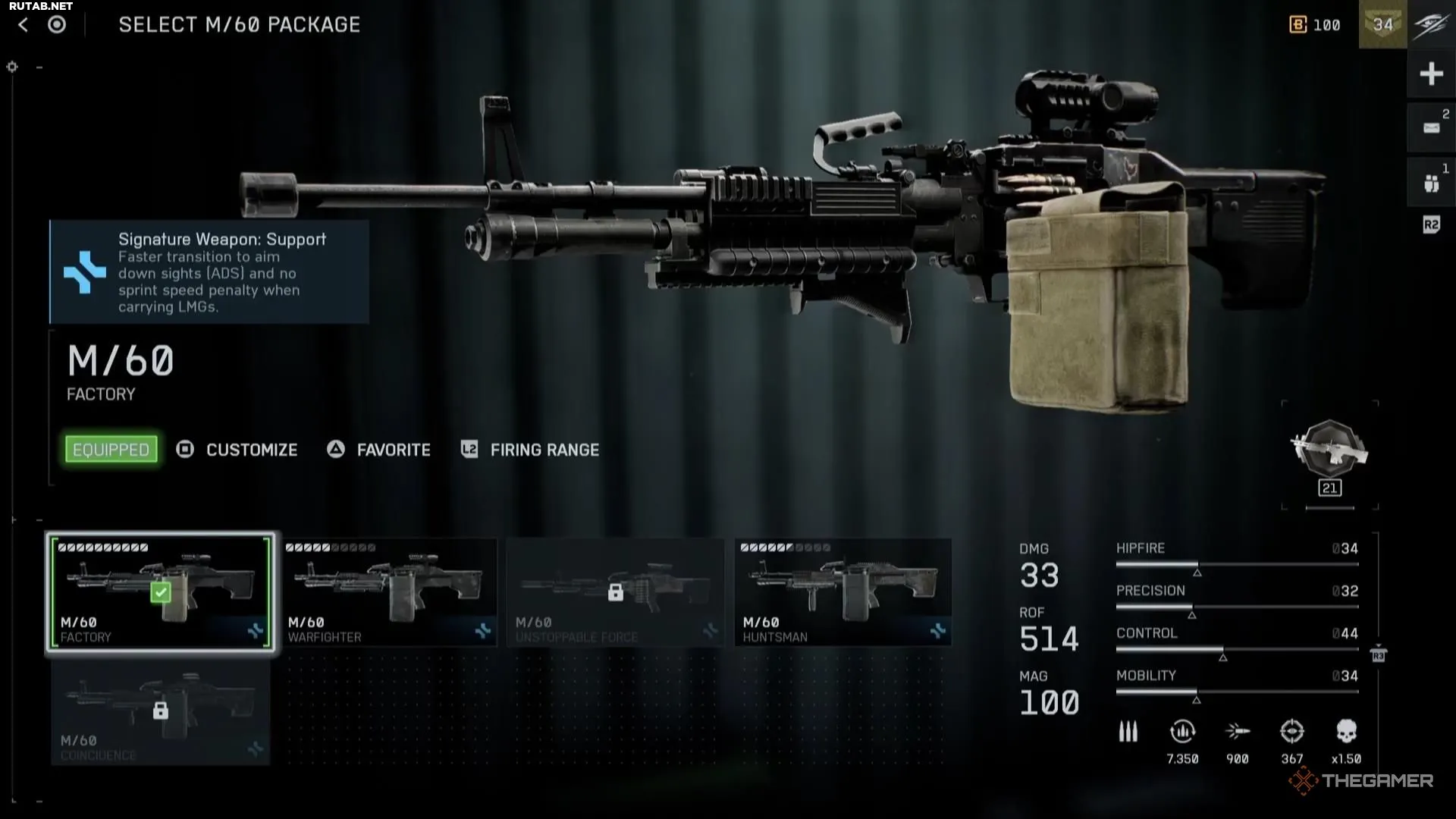The width and height of the screenshot is (1456, 819).
Task: Go back using the top-left arrow
Action: click(24, 25)
